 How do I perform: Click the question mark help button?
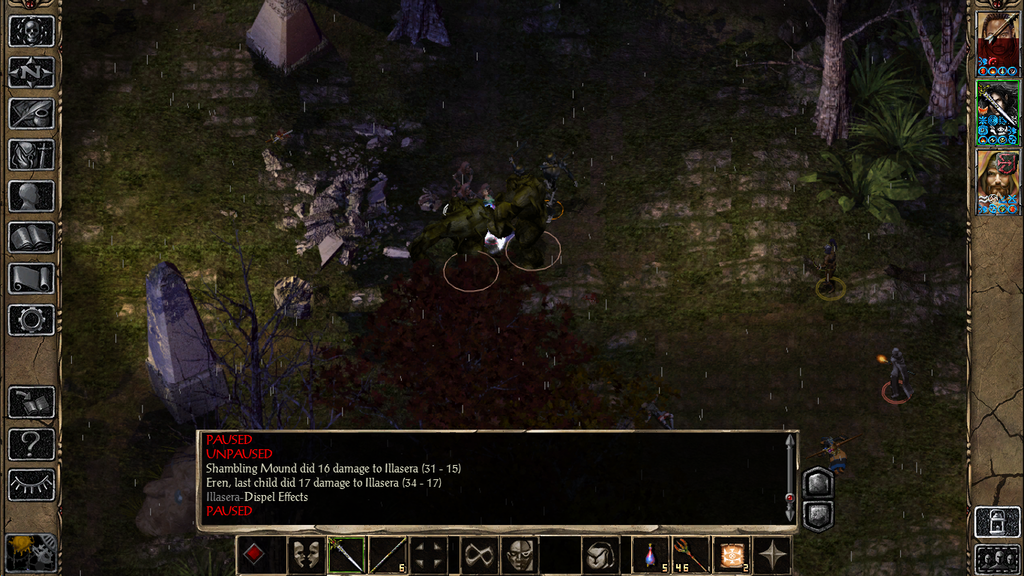[x=31, y=444]
